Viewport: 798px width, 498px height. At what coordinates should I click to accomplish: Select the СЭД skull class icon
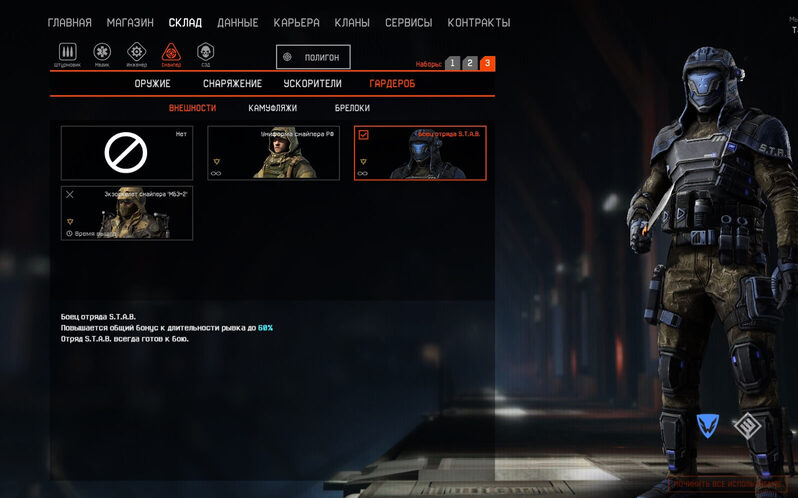click(206, 53)
